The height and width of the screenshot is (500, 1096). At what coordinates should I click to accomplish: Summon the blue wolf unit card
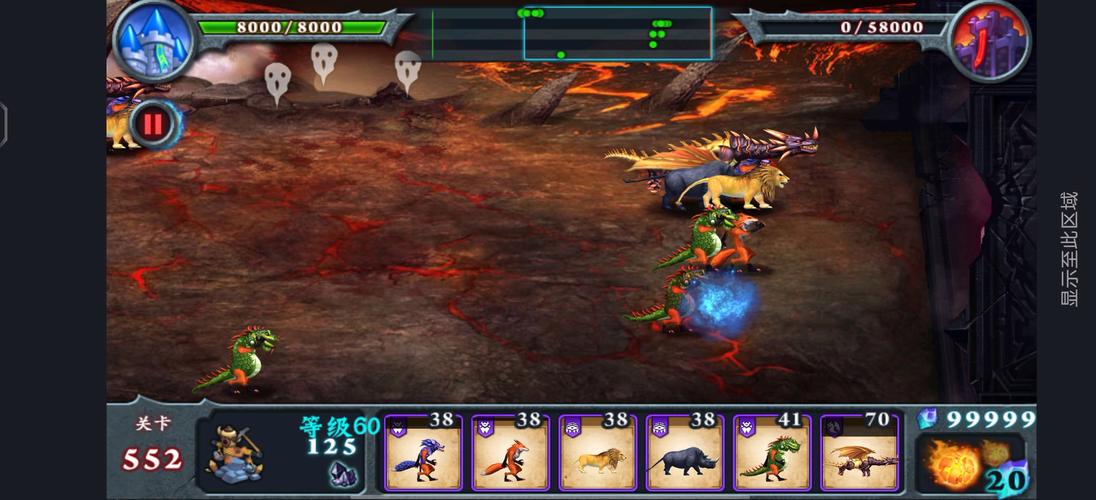pos(423,455)
